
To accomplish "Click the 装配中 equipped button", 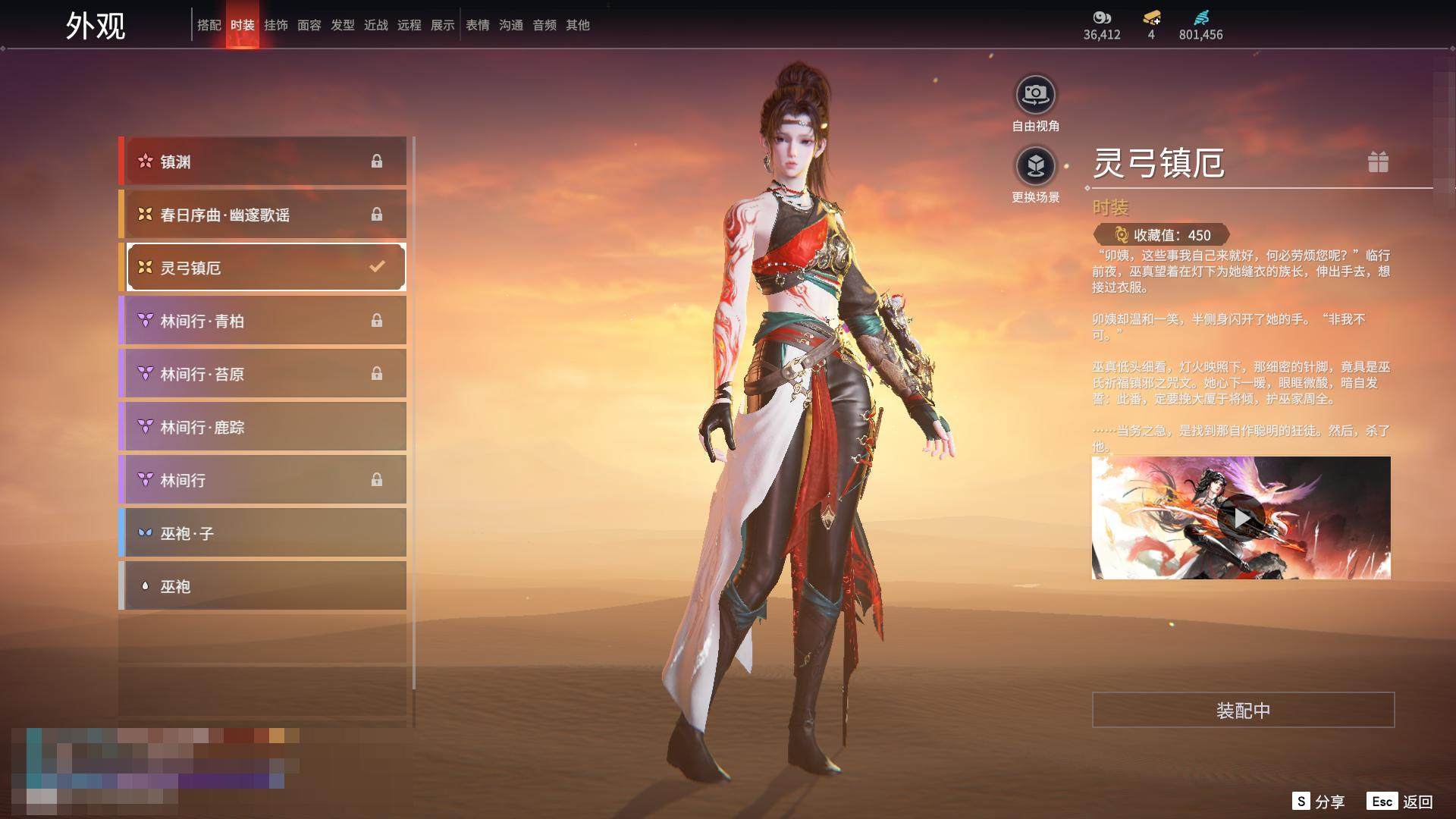I will [x=1243, y=711].
